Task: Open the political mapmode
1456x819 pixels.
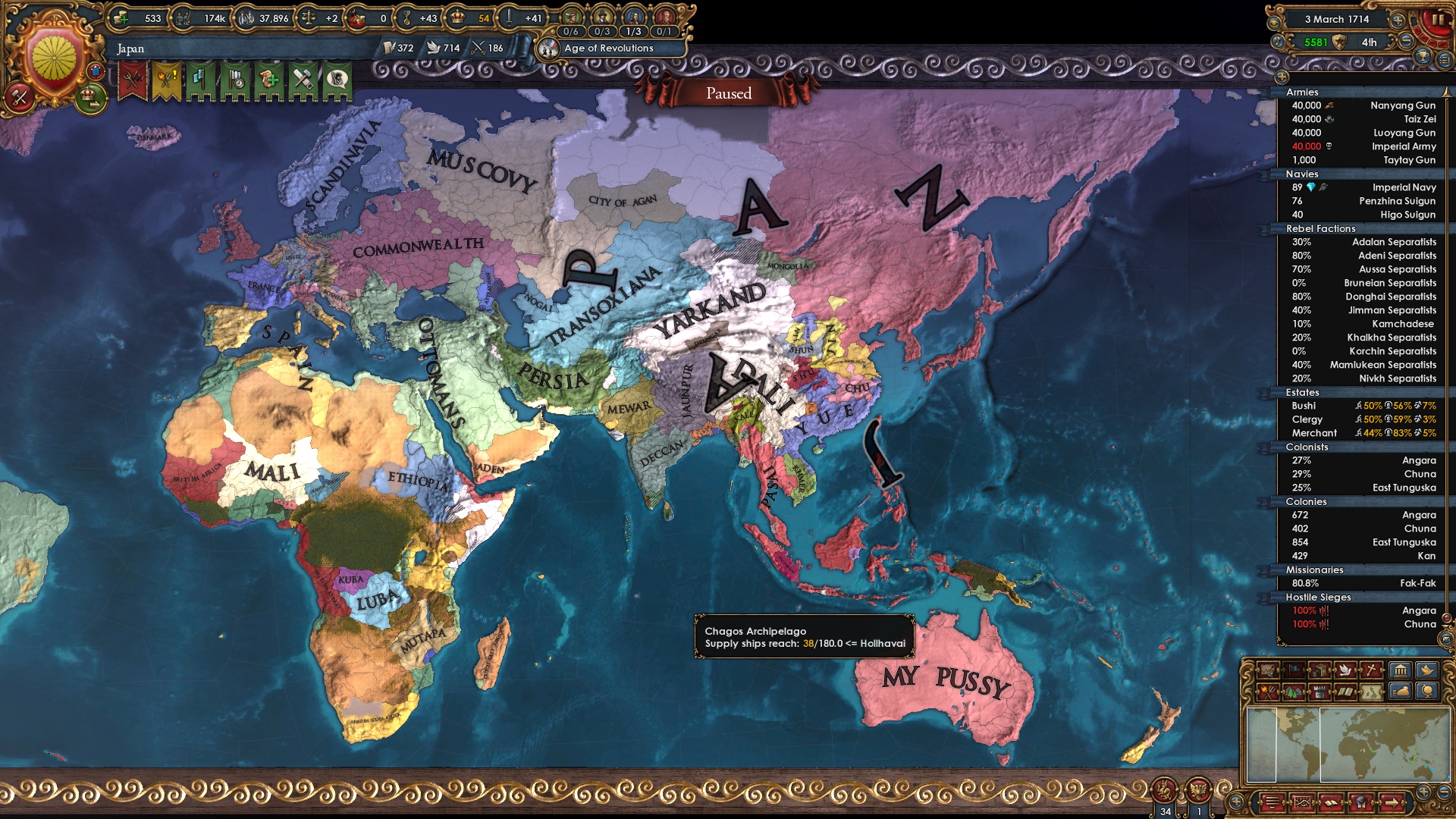Action: coord(1293,671)
